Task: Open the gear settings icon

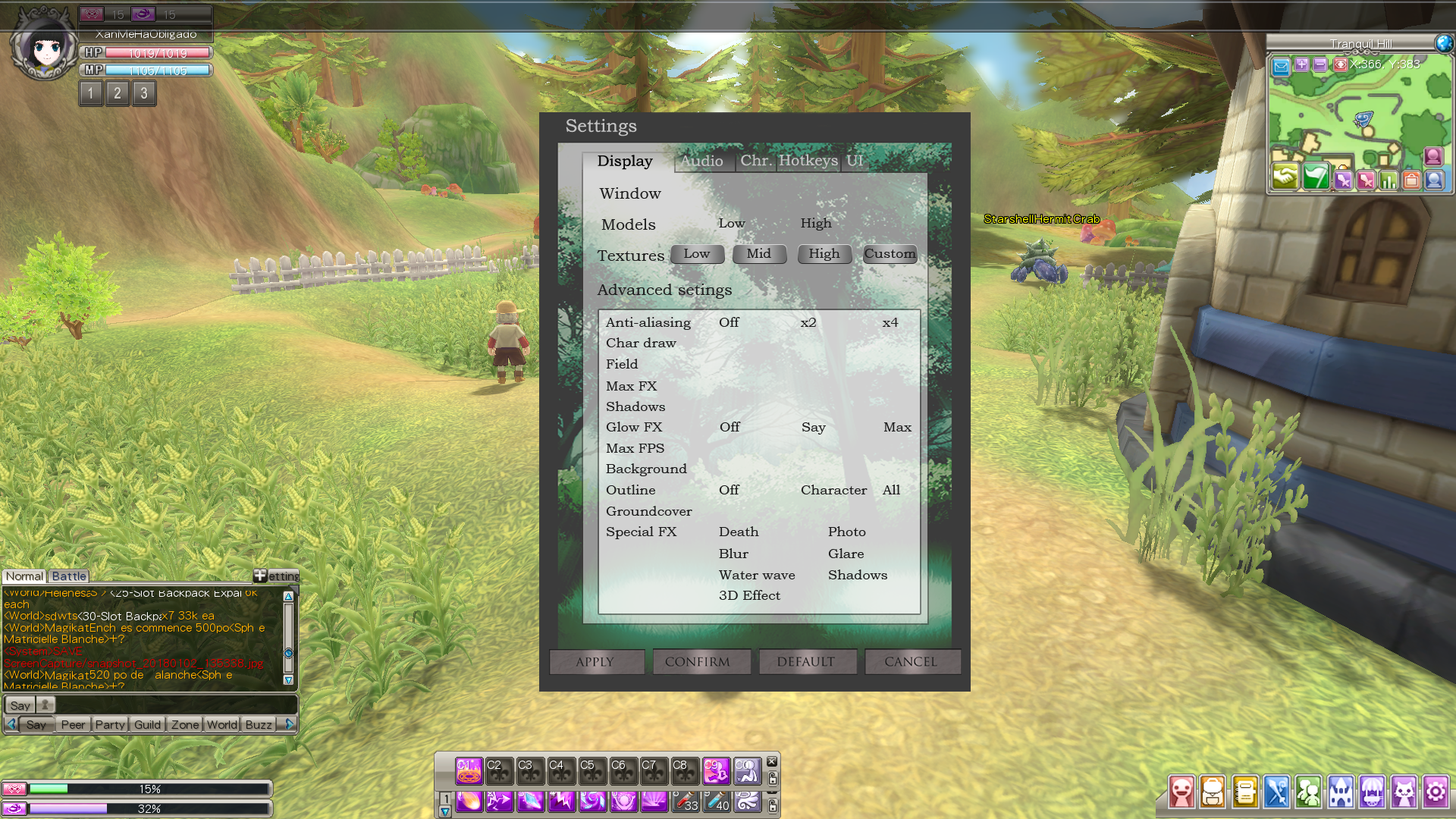Action: pyautogui.click(x=1435, y=792)
